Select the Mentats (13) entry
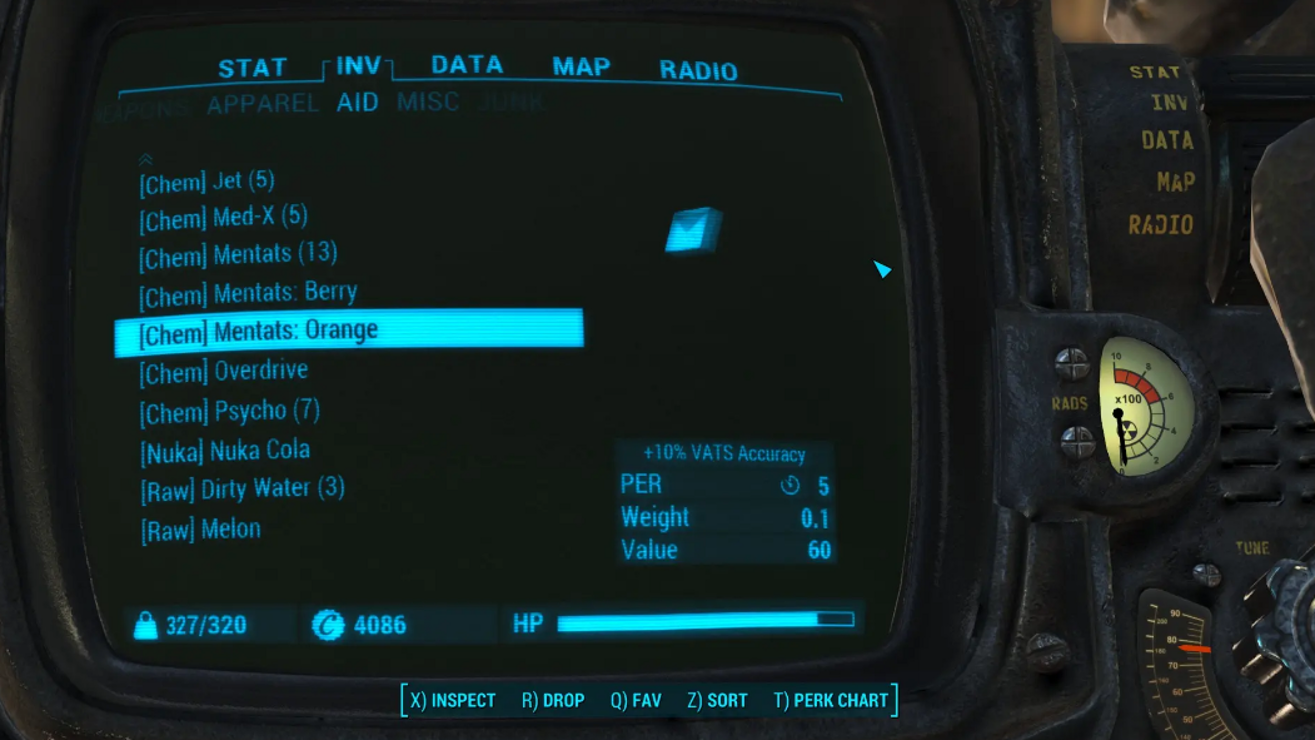 (238, 254)
